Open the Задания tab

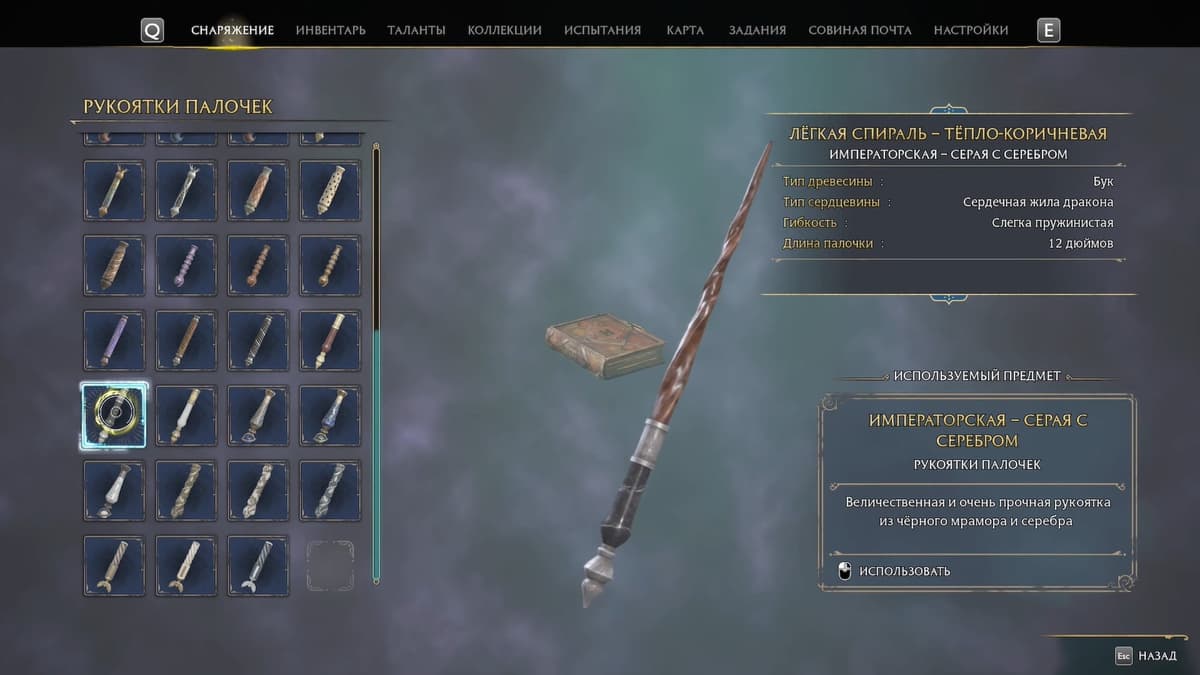coord(757,30)
